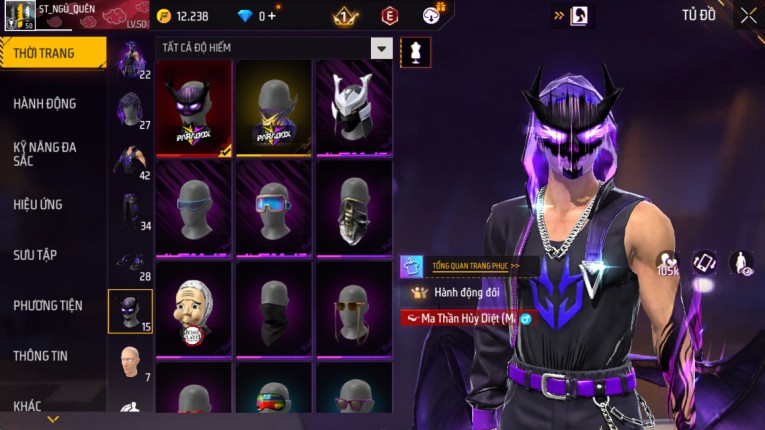
Task: Show the Phương Tiện category
Action: point(48,306)
